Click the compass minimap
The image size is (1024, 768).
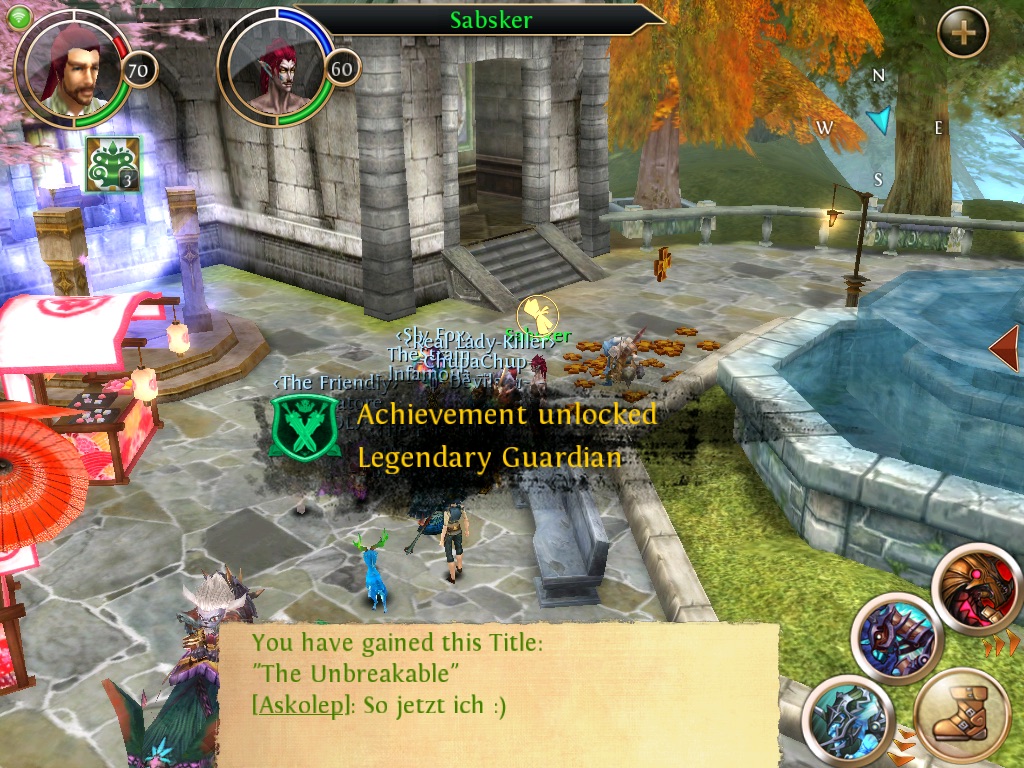(879, 125)
